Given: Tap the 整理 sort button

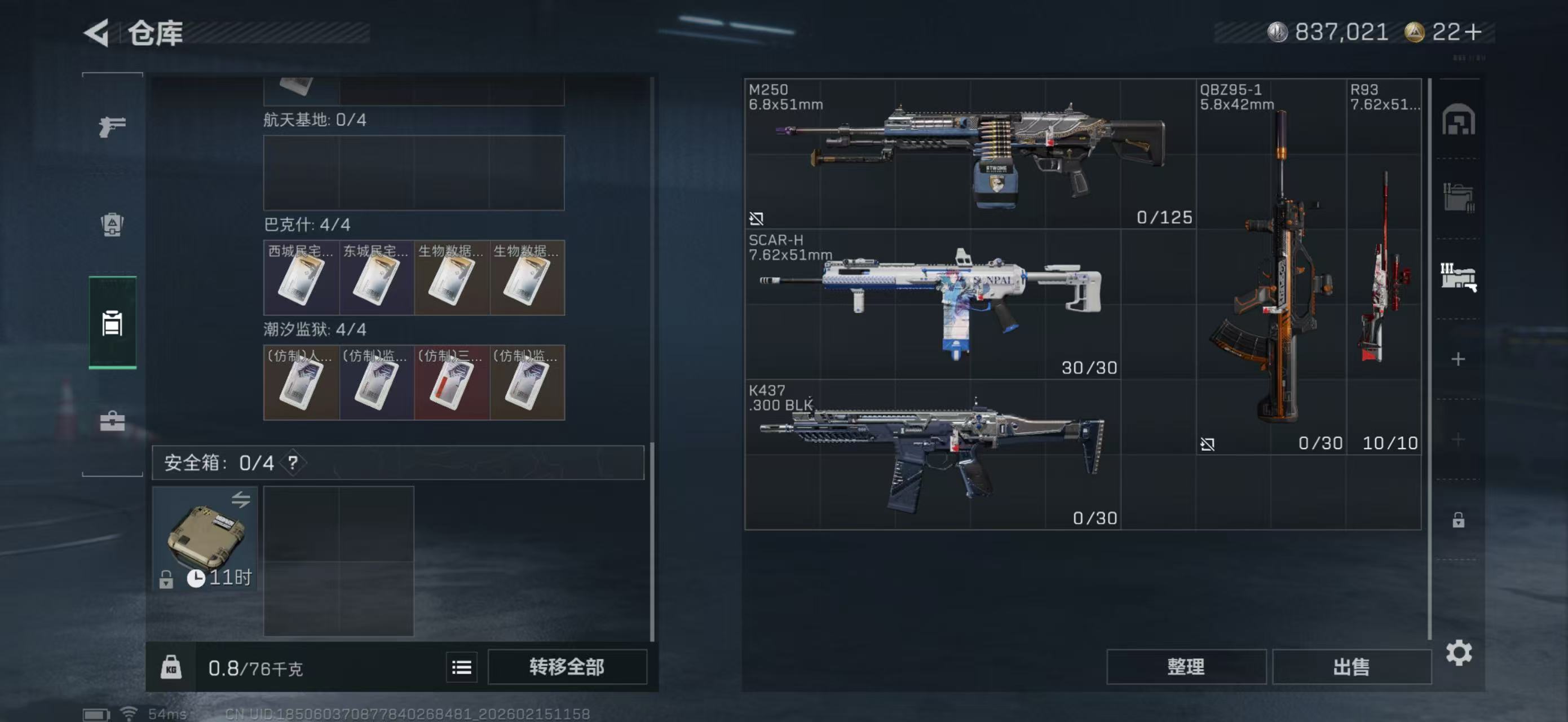Looking at the screenshot, I should pyautogui.click(x=1186, y=667).
